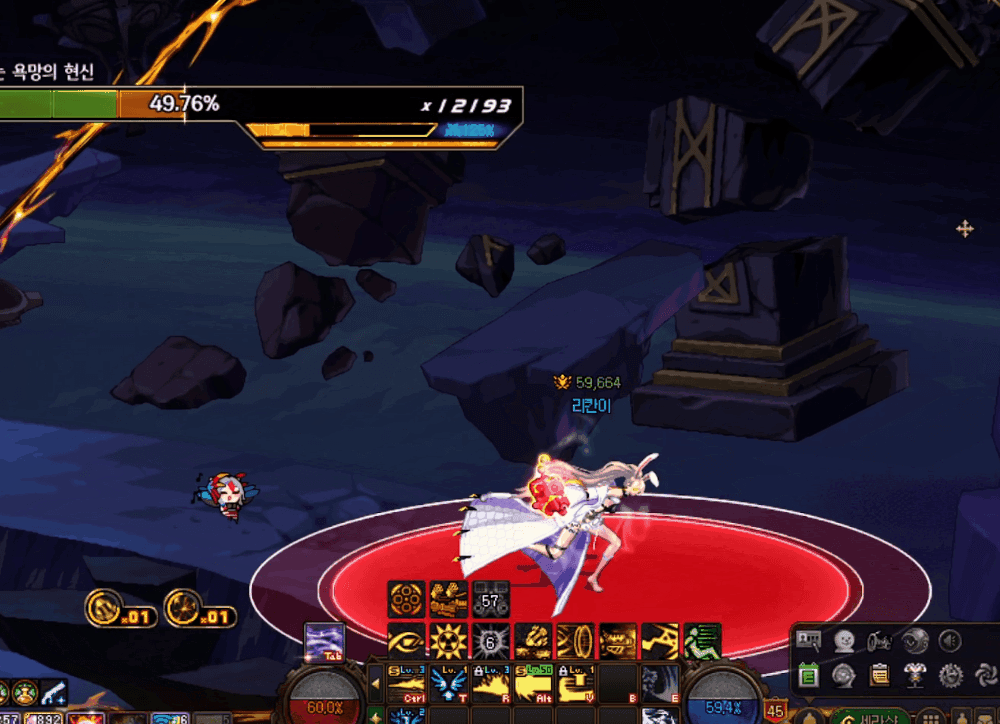Select the green running figure buff icon

(x=702, y=640)
